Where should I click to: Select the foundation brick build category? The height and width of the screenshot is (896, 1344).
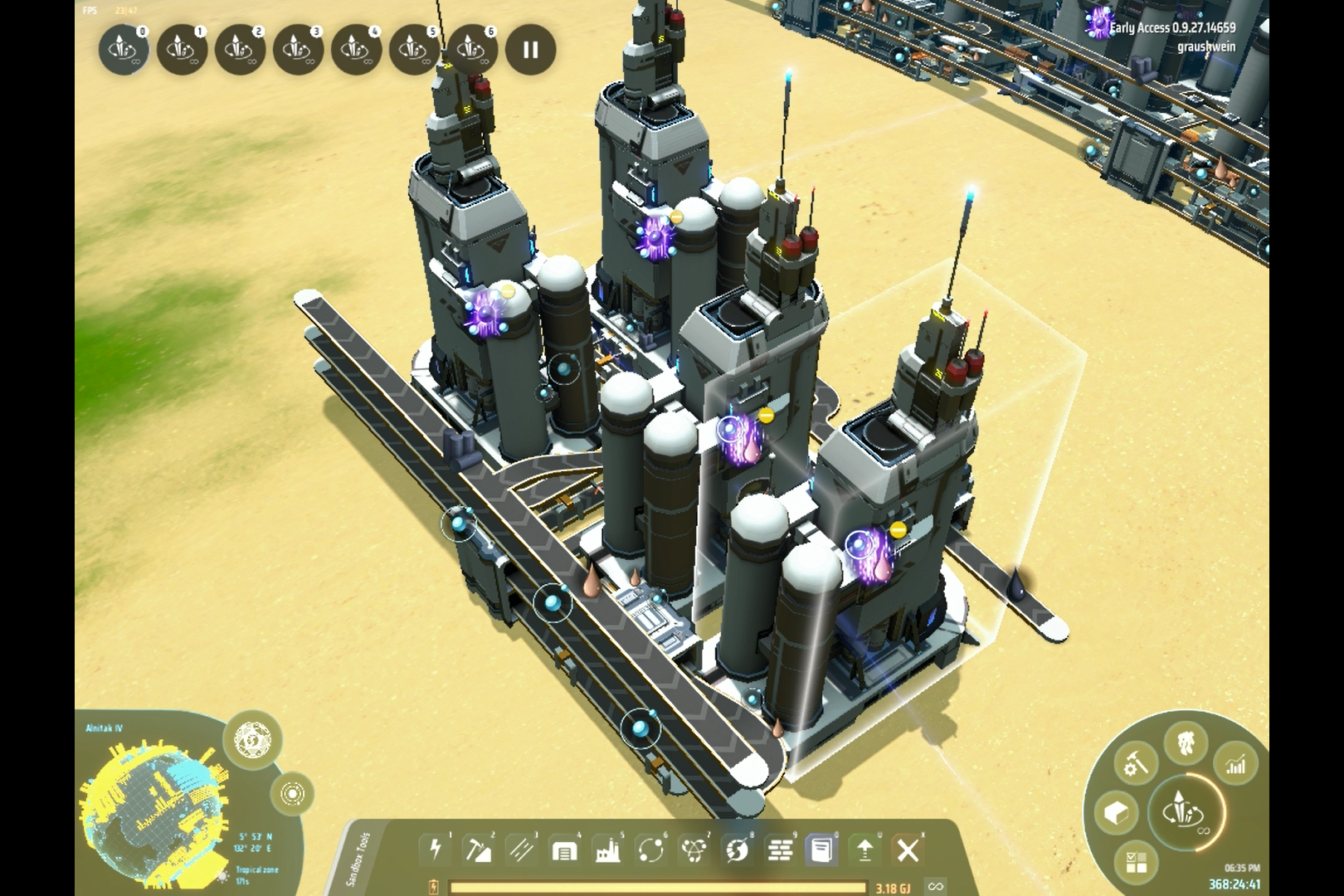[x=779, y=850]
